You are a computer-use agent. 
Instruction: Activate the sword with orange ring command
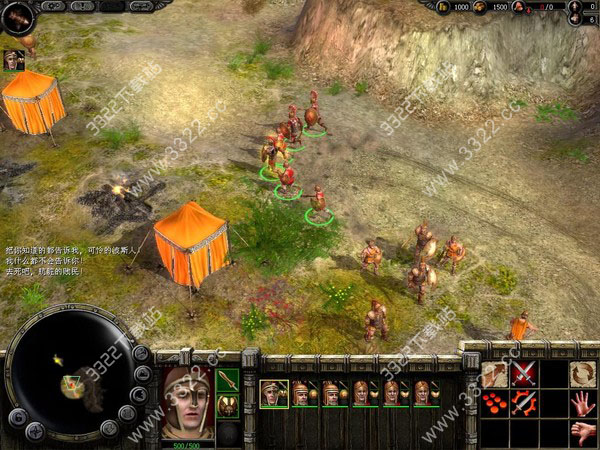523,403
